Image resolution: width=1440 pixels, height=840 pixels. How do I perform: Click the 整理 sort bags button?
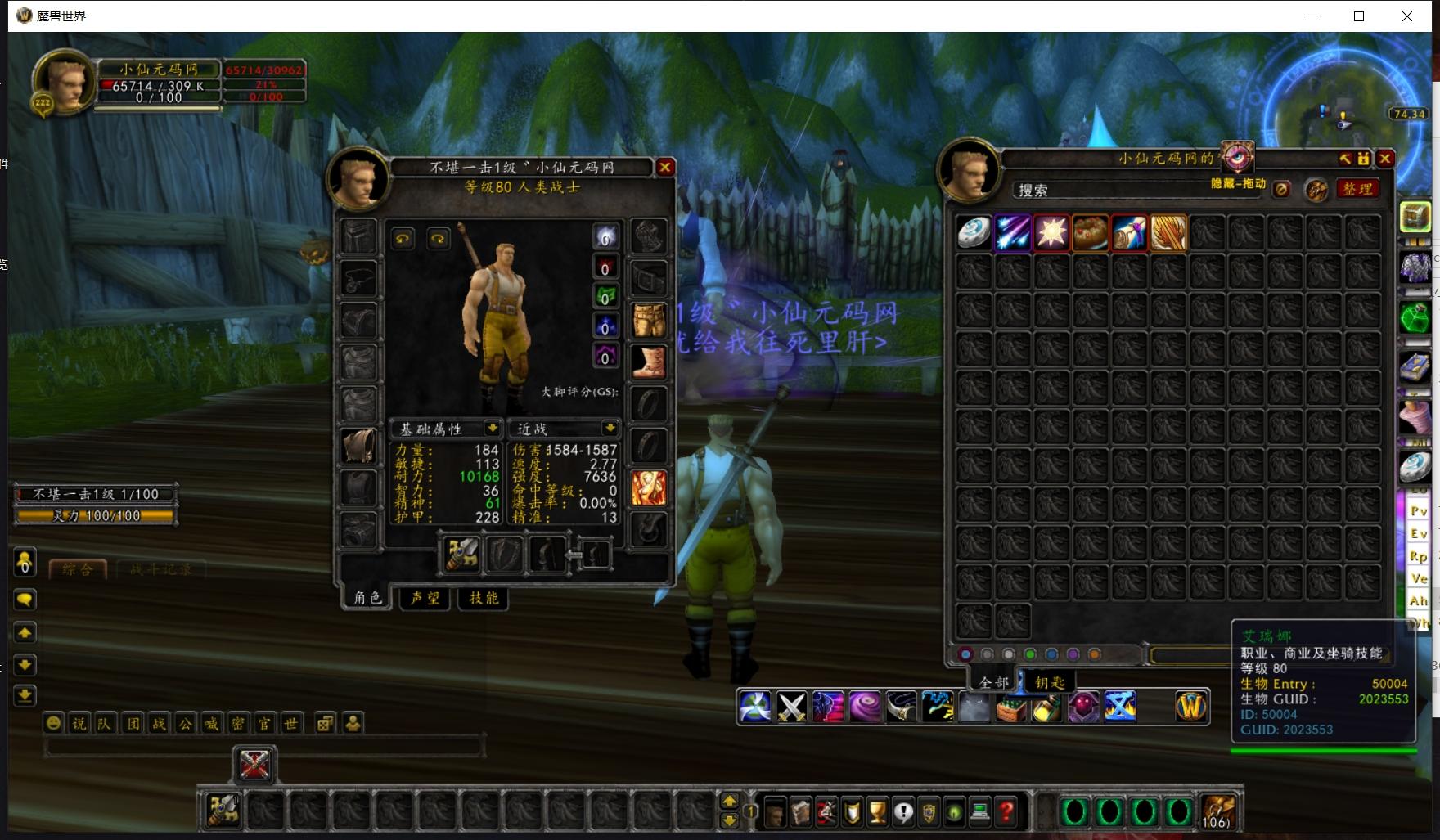[x=1357, y=189]
